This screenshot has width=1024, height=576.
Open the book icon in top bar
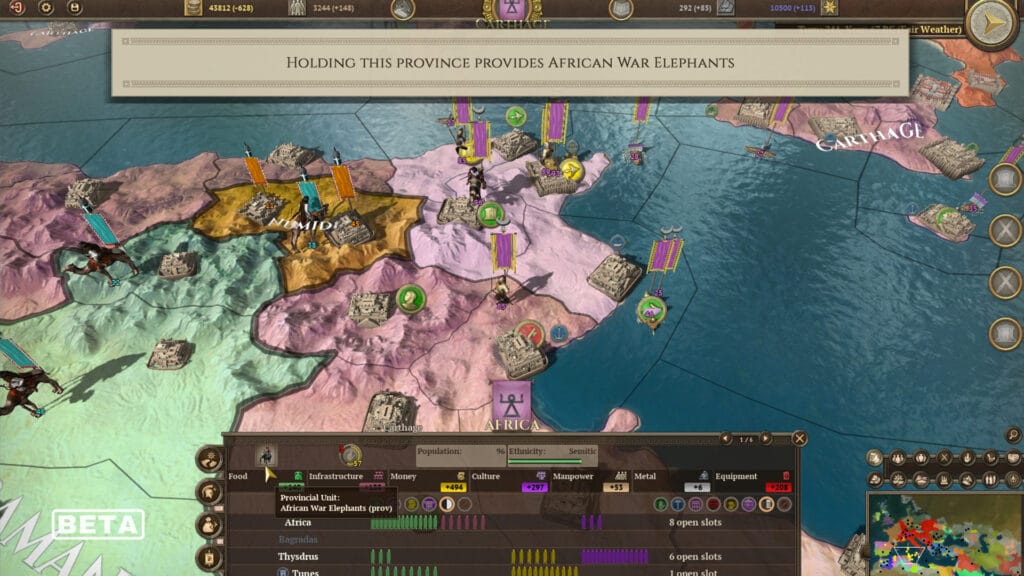pyautogui.click(x=621, y=9)
